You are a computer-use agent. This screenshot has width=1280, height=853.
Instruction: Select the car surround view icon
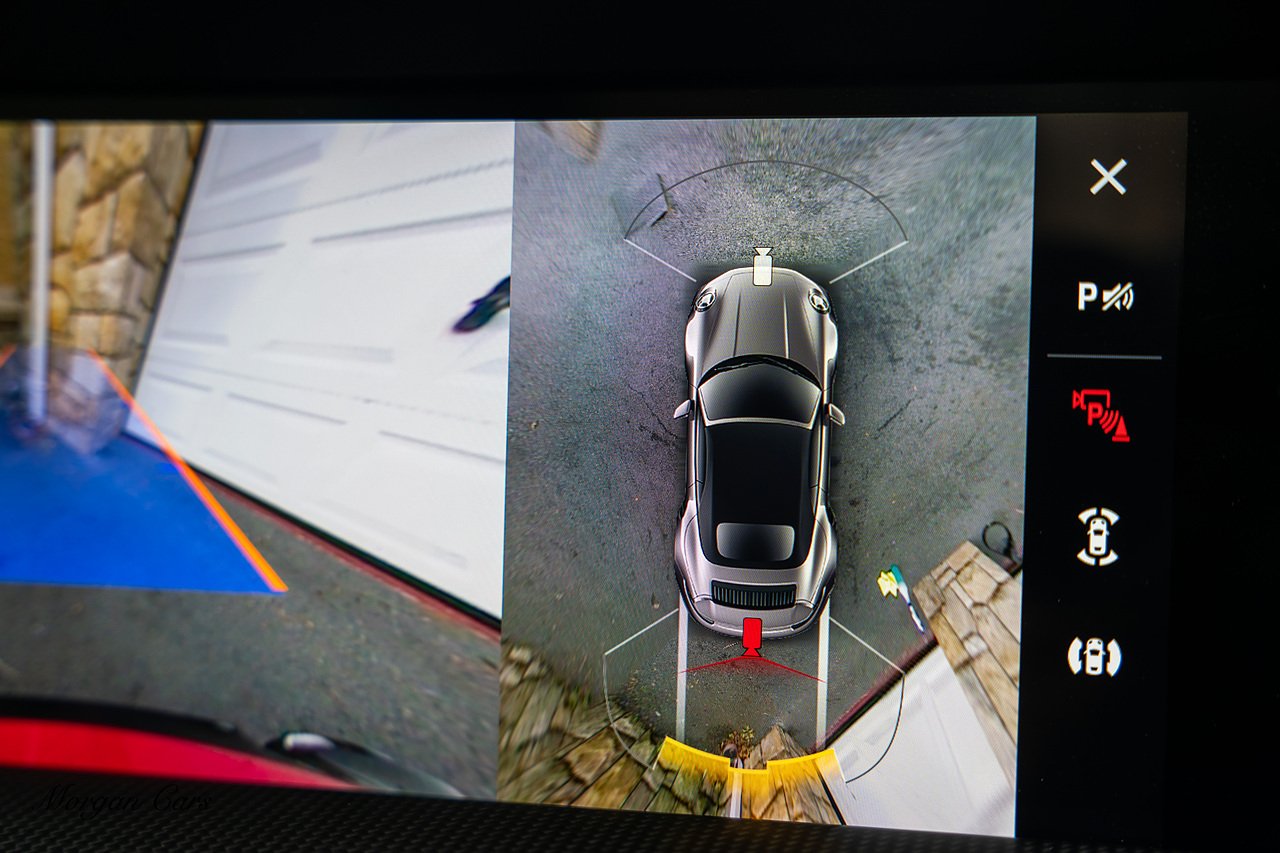(1098, 536)
